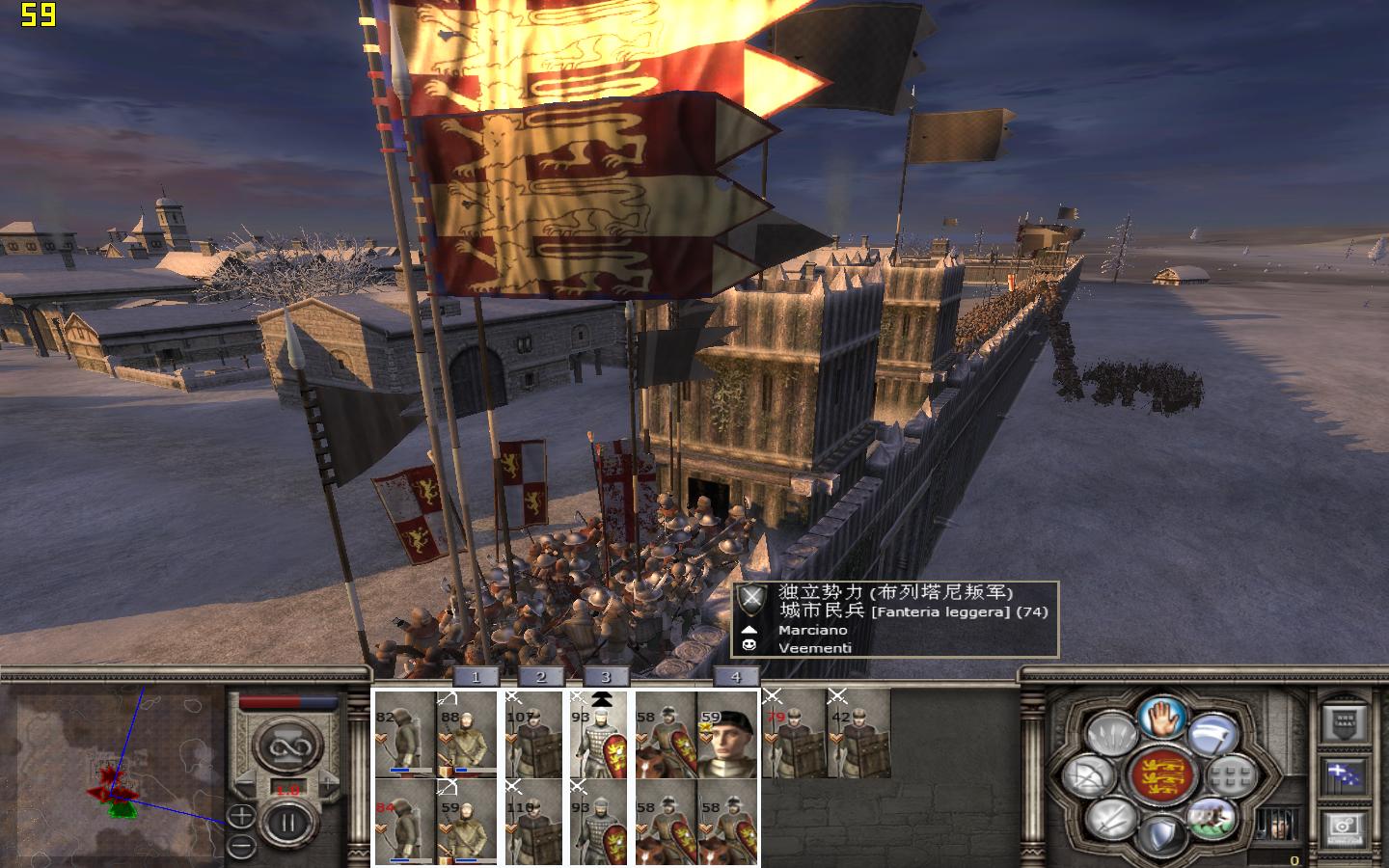
Task: Click the halt order open-hand button
Action: 1161,719
